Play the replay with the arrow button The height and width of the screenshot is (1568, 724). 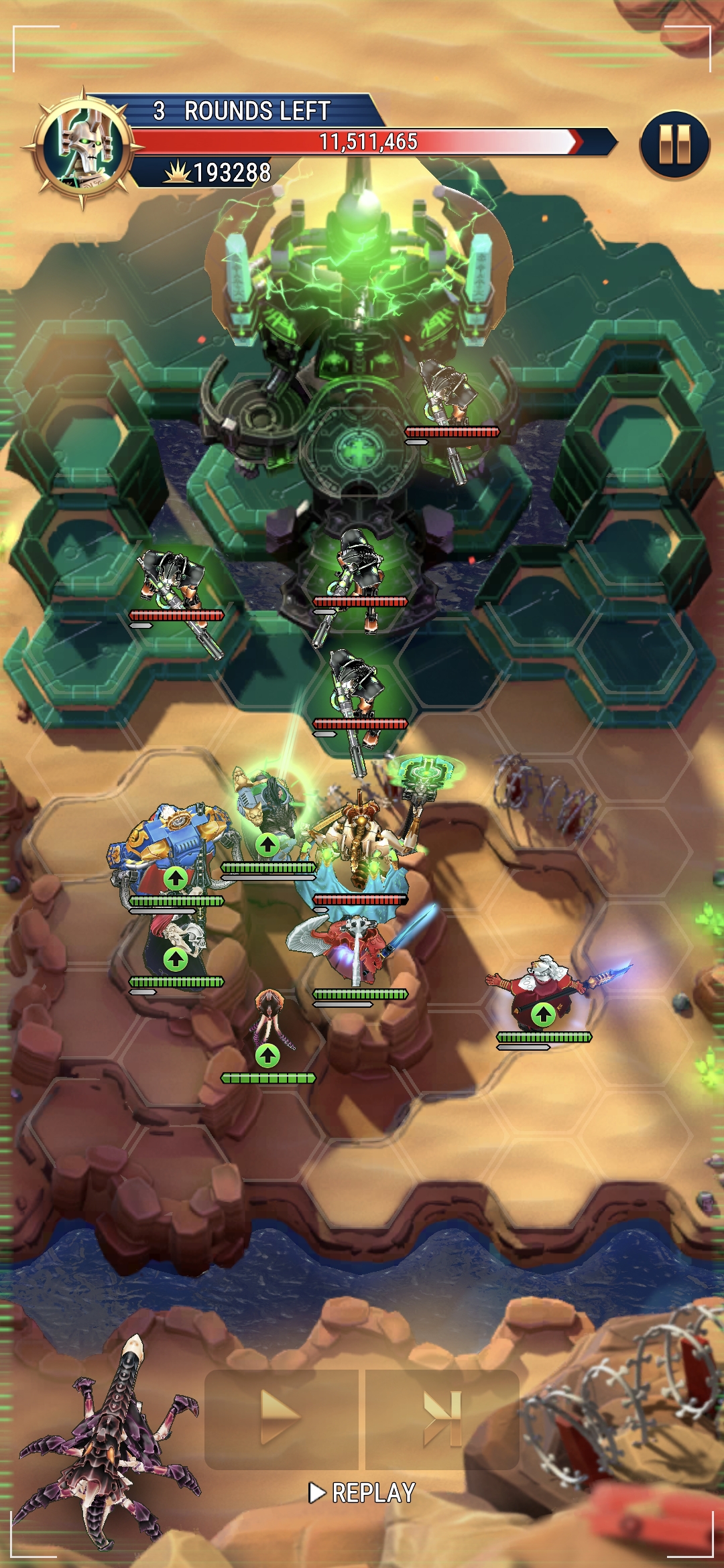click(x=282, y=1417)
